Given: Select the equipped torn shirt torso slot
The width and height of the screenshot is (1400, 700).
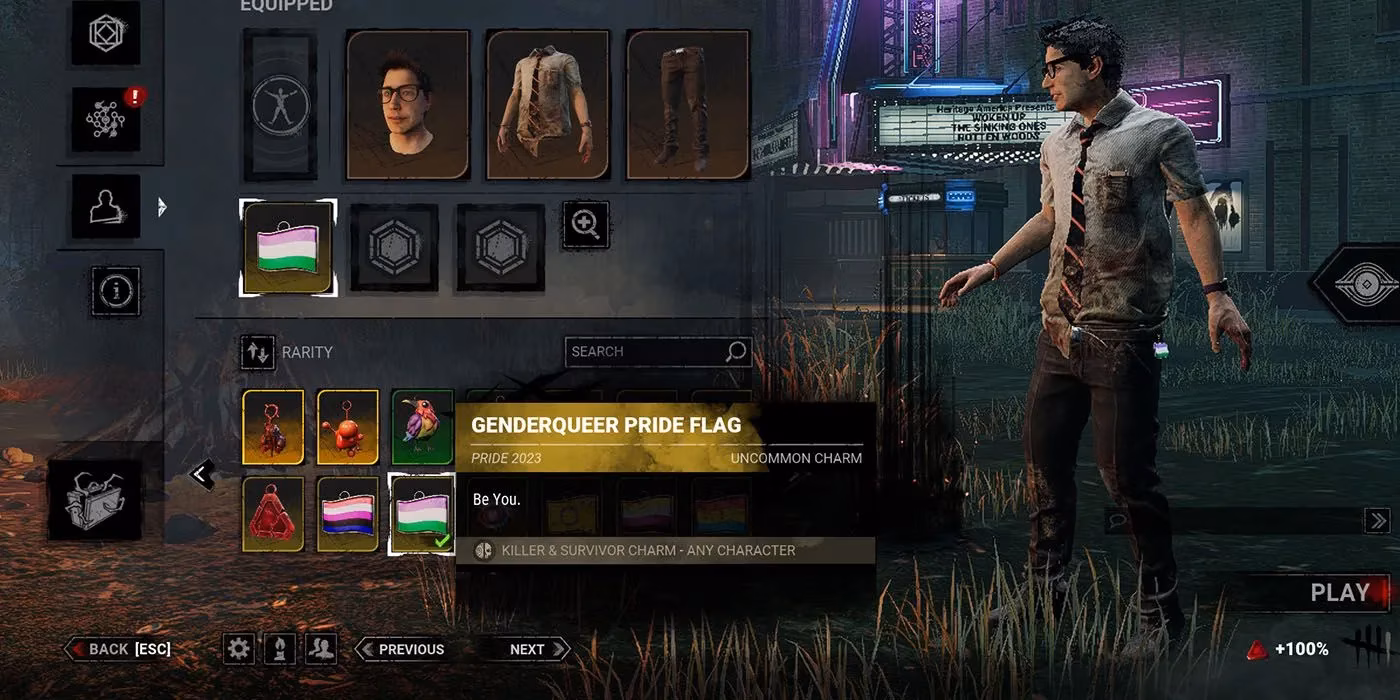Looking at the screenshot, I should coord(547,104).
